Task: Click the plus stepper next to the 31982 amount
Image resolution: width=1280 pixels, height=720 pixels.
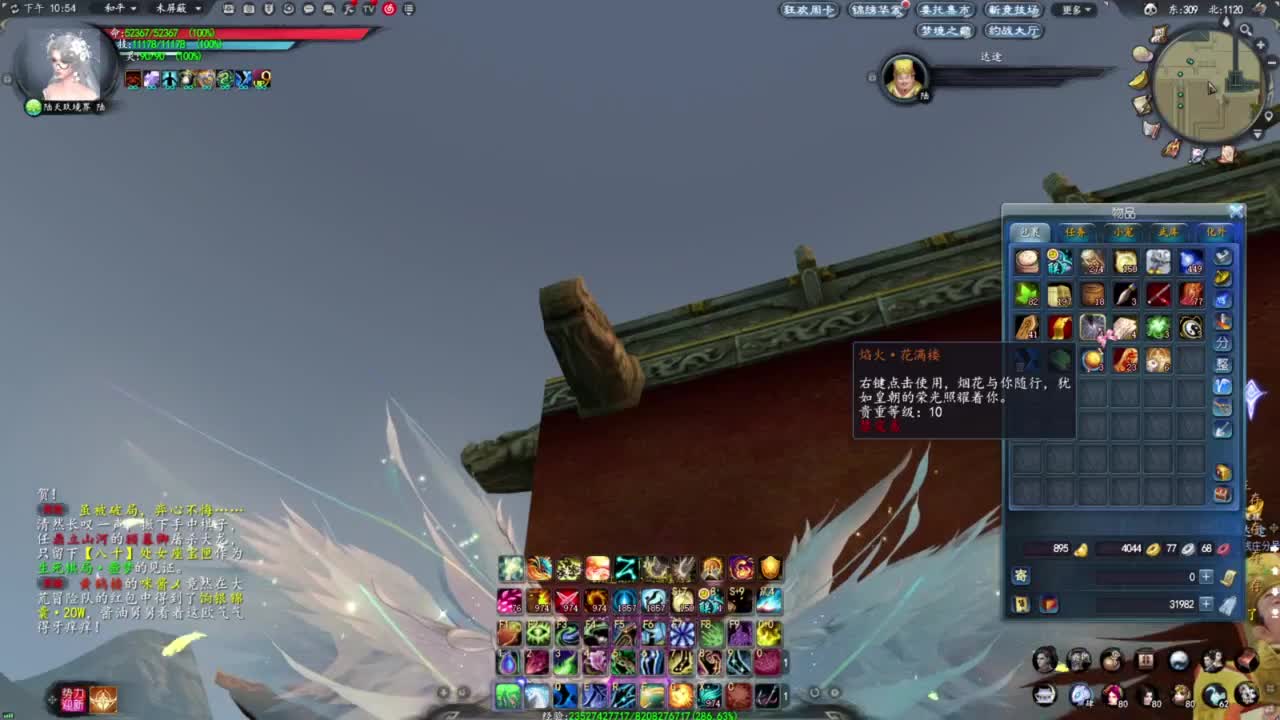Action: point(1207,605)
